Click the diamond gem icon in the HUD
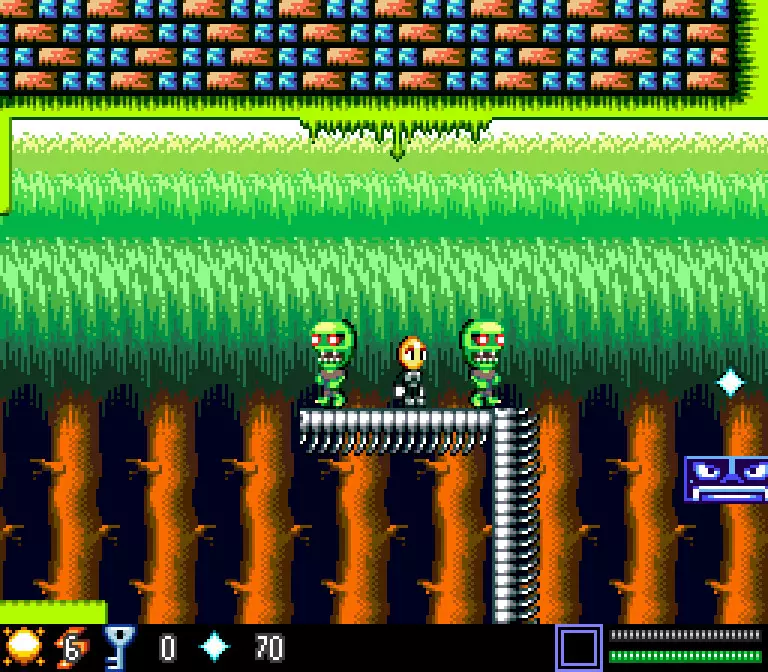 pyautogui.click(x=215, y=647)
